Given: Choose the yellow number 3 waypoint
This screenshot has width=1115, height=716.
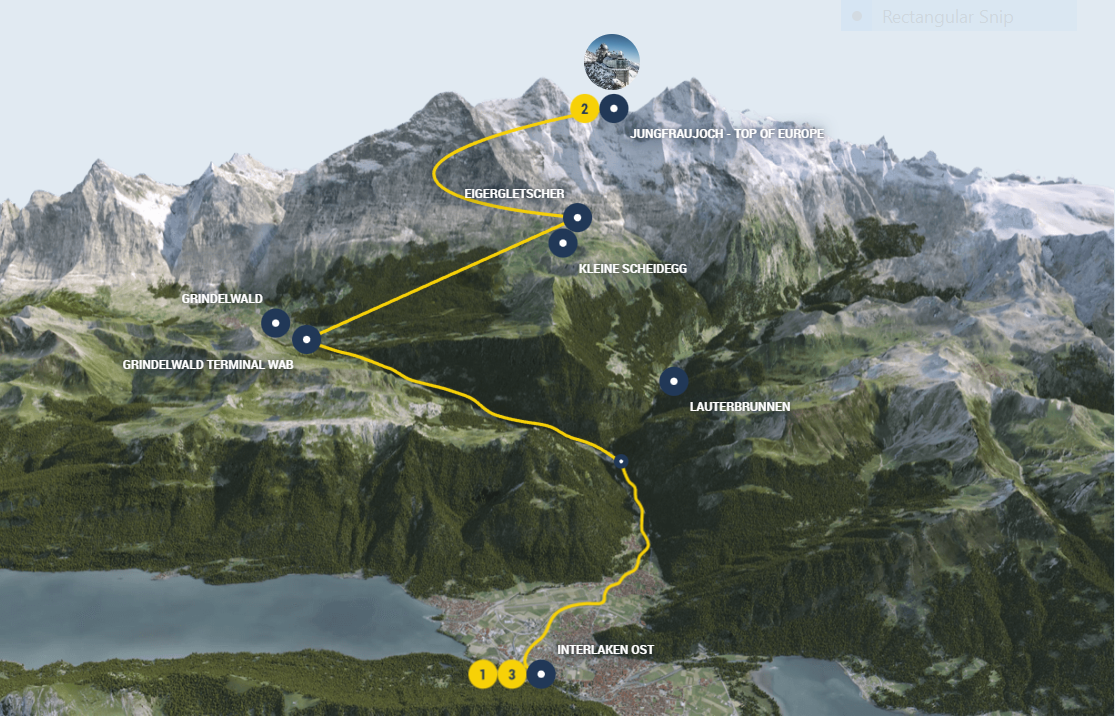Looking at the screenshot, I should pos(512,675).
